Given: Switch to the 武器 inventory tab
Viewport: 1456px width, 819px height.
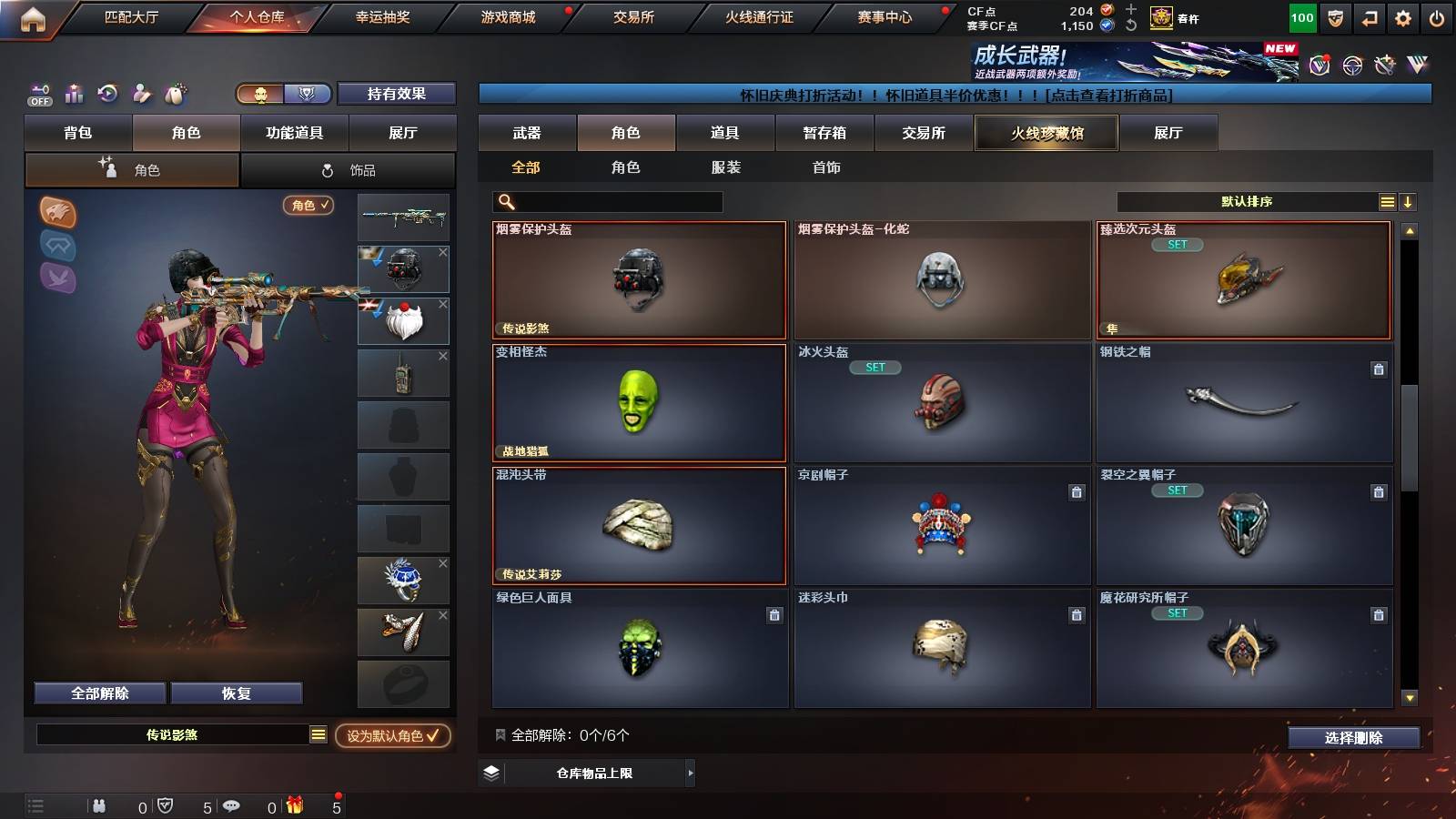Looking at the screenshot, I should [527, 132].
